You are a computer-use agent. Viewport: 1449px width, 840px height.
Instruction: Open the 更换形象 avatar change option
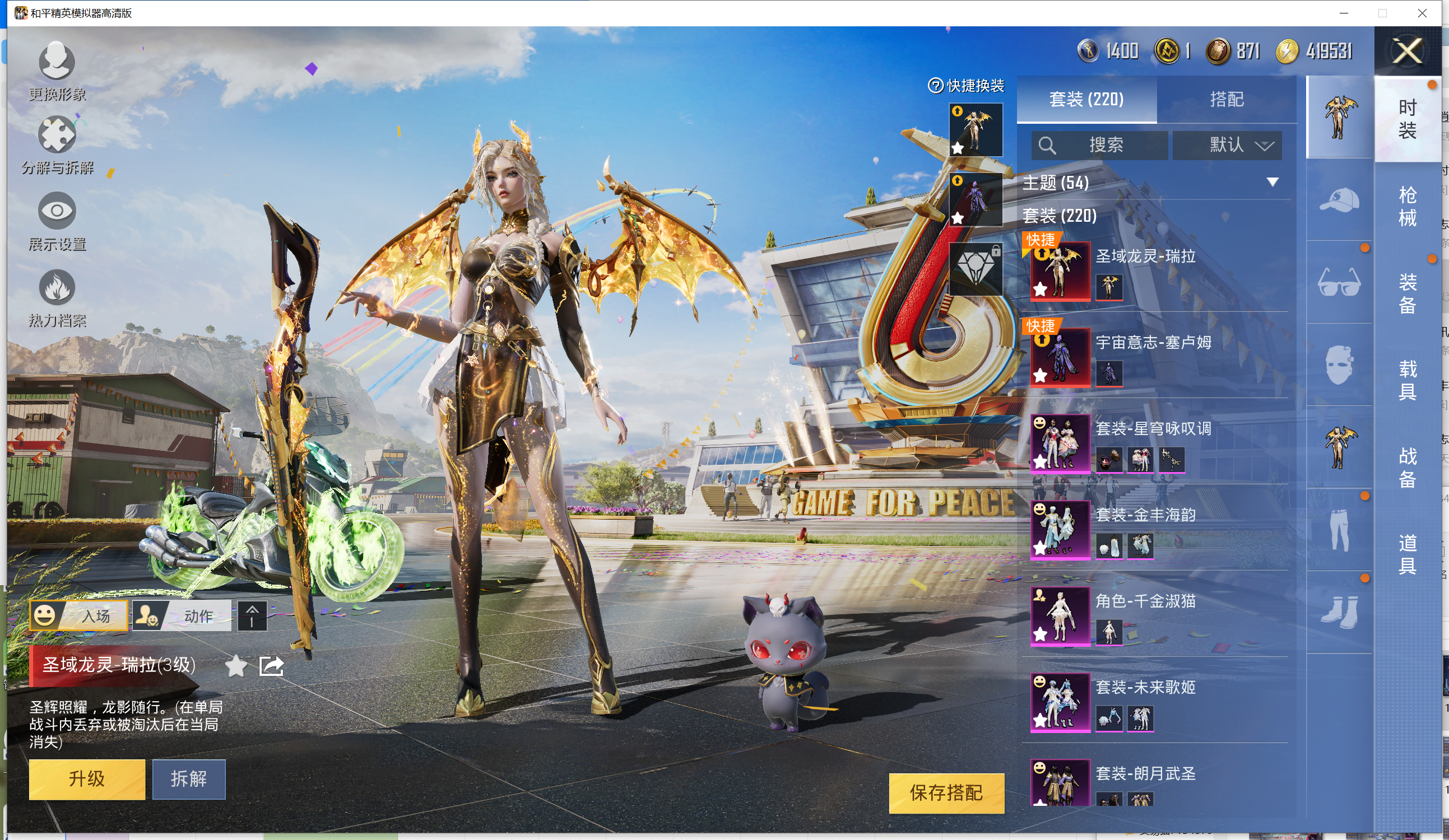57,70
